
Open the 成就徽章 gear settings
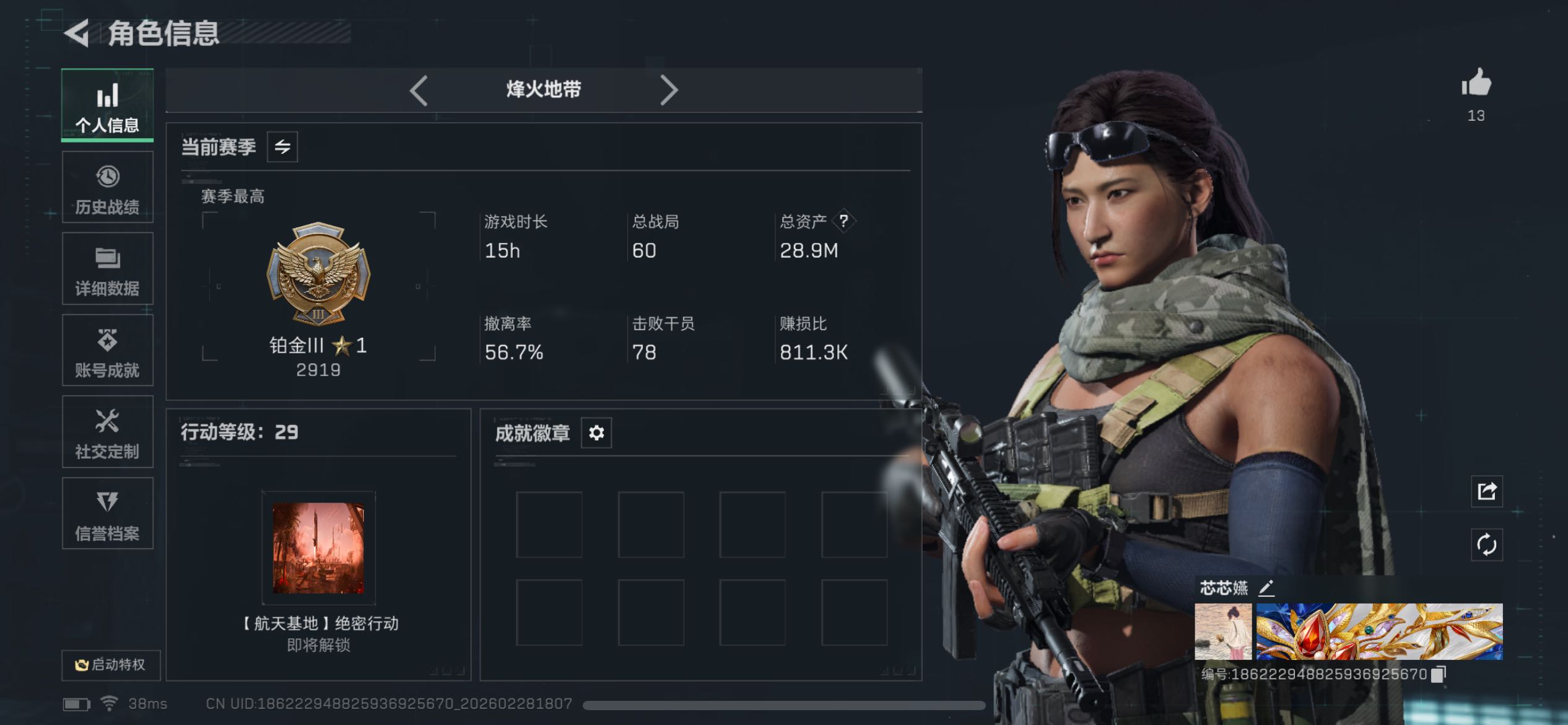click(x=596, y=433)
